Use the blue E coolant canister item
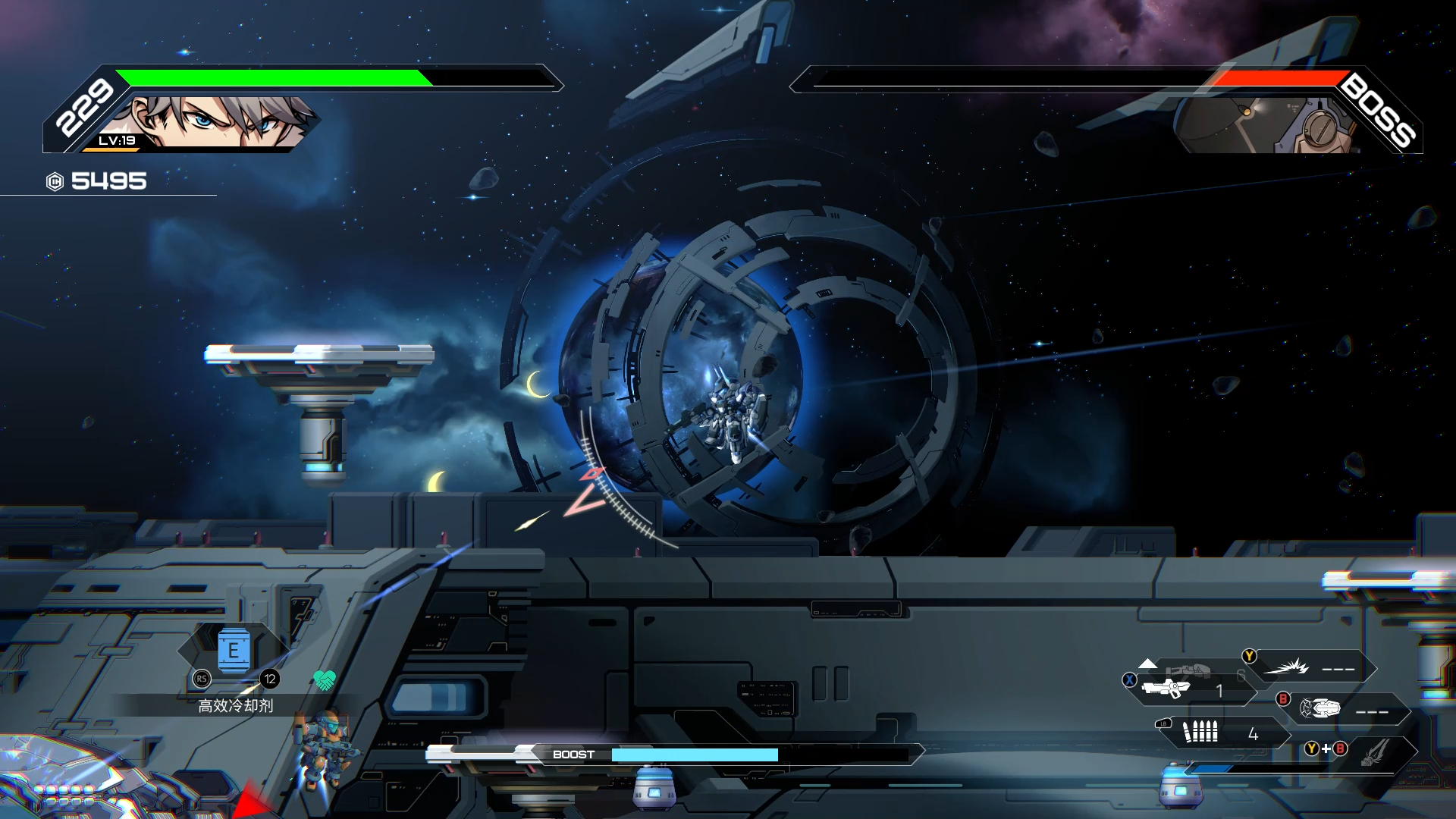This screenshot has height=819, width=1456. 234,651
